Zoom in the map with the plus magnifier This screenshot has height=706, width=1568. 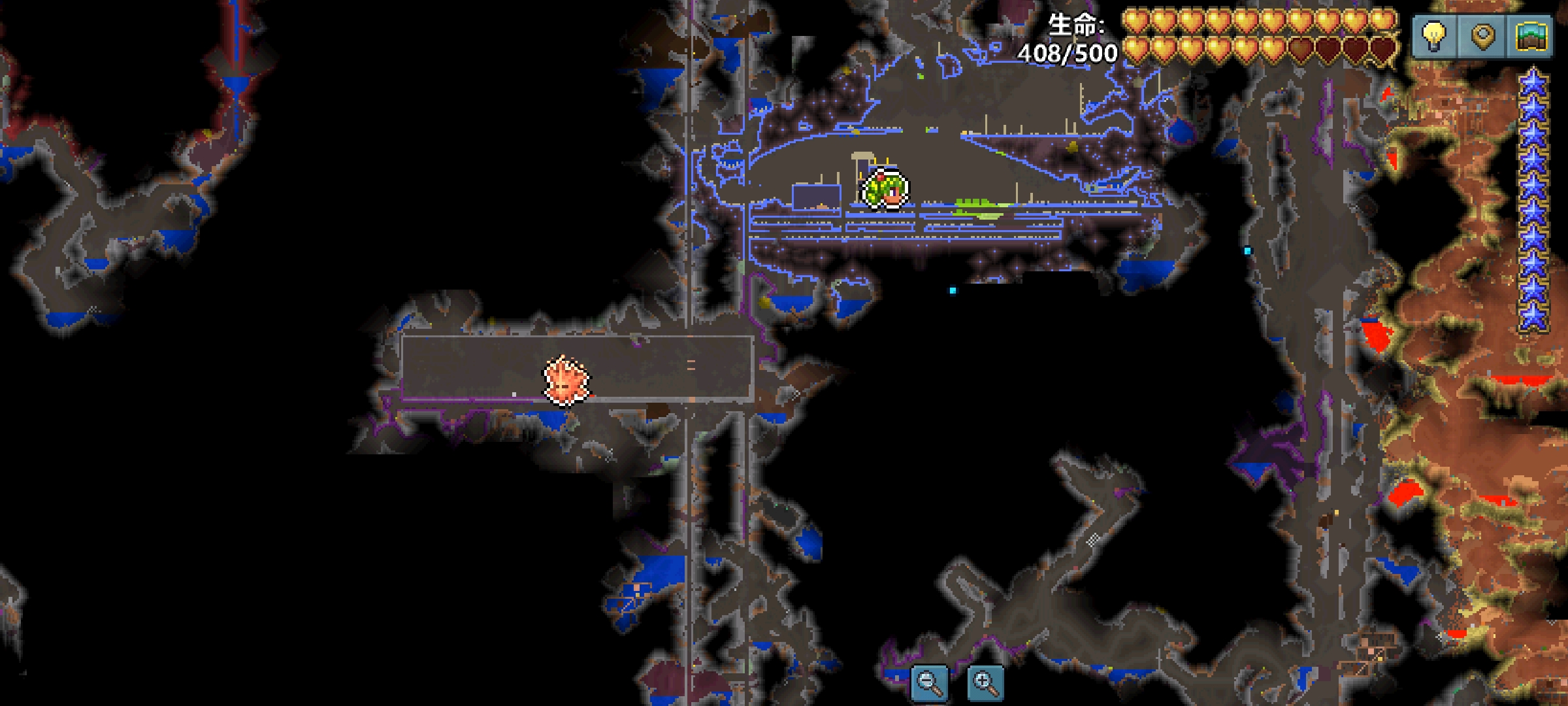pos(985,683)
